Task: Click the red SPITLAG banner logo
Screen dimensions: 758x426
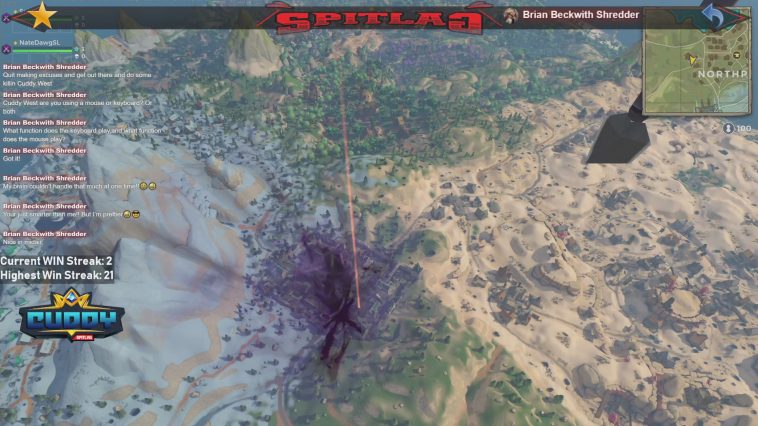Action: click(x=379, y=17)
